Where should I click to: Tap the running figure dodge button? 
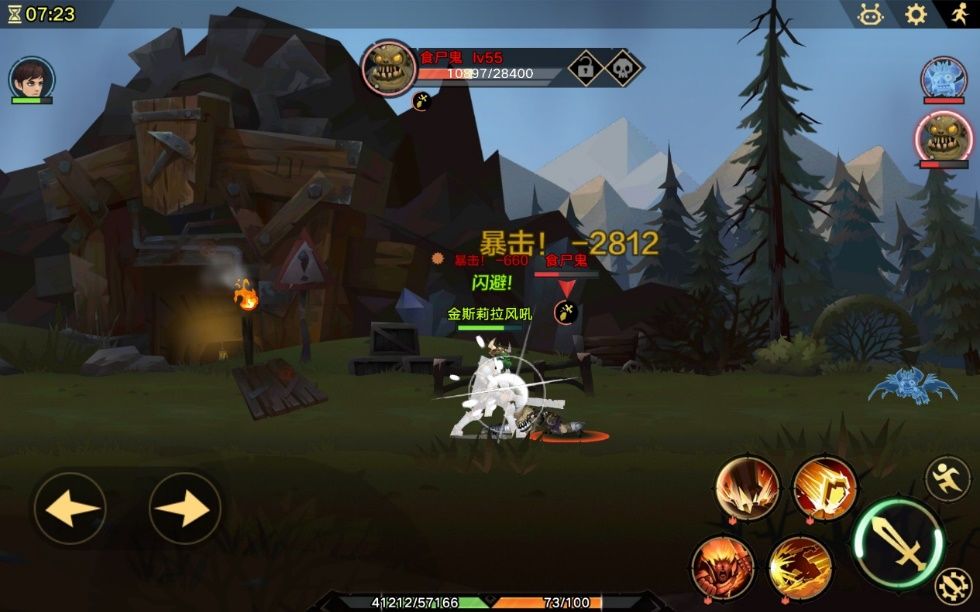(946, 479)
